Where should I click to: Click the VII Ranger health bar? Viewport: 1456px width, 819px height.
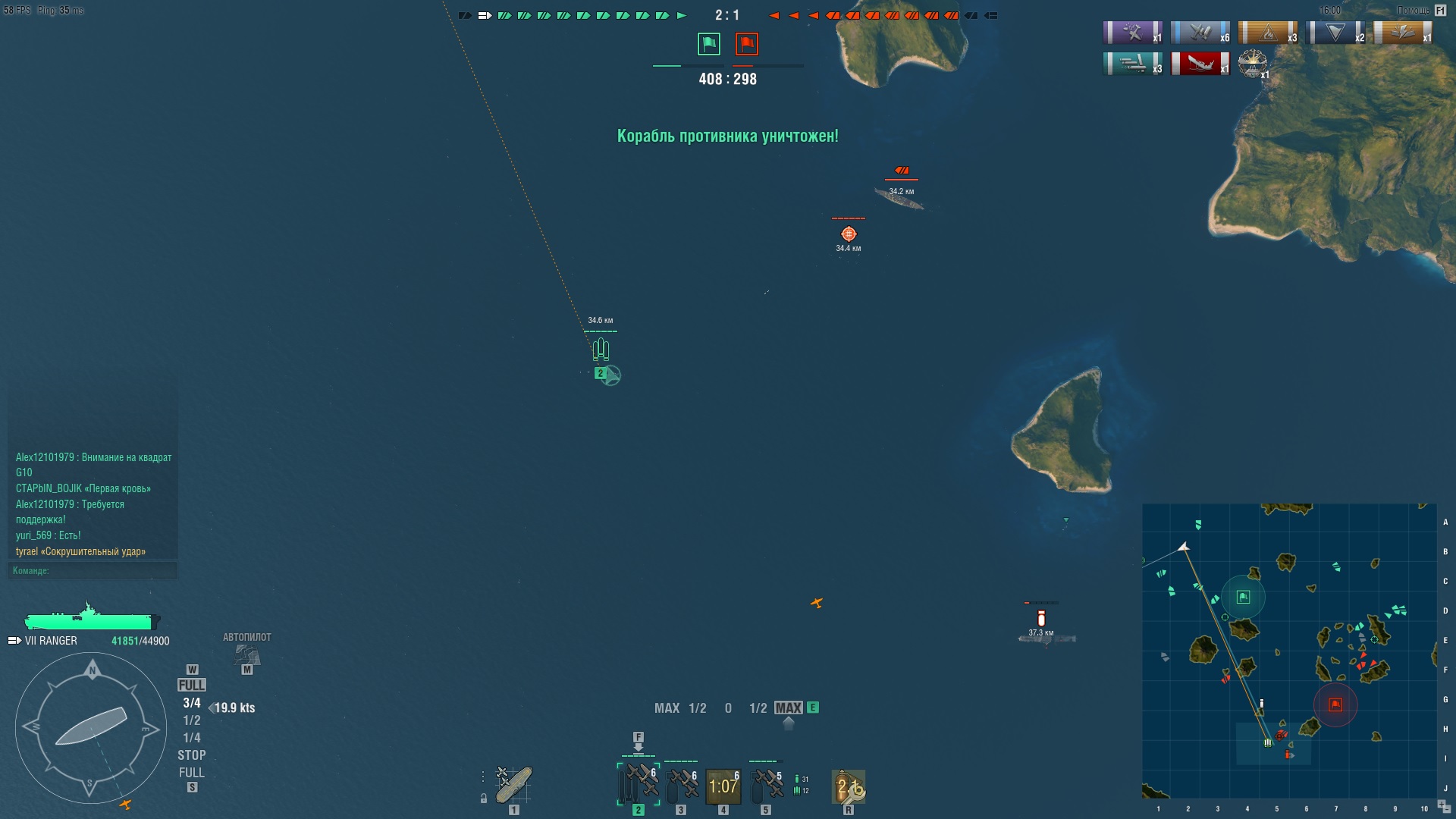click(91, 622)
